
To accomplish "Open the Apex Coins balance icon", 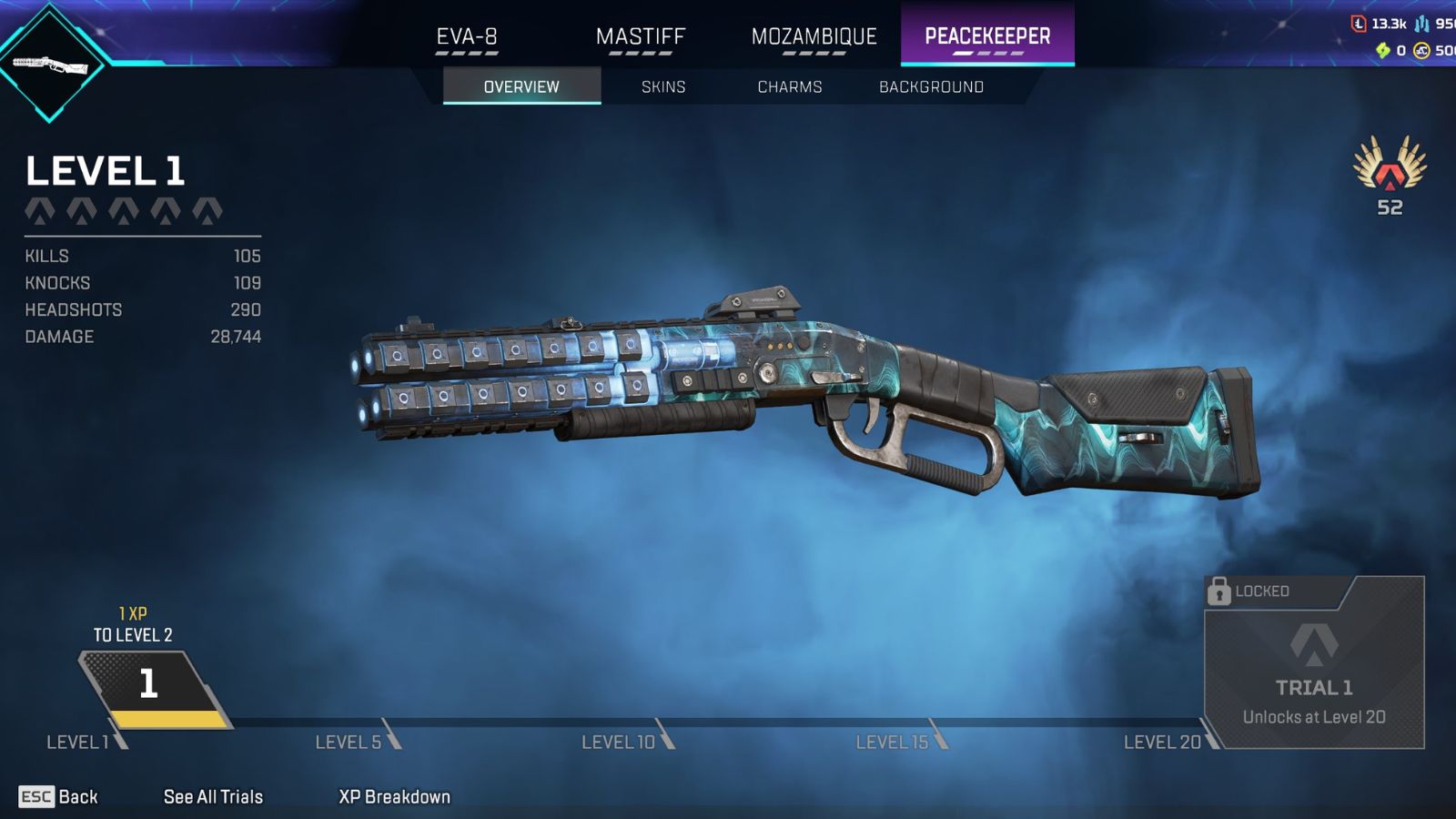I will coord(1421,50).
